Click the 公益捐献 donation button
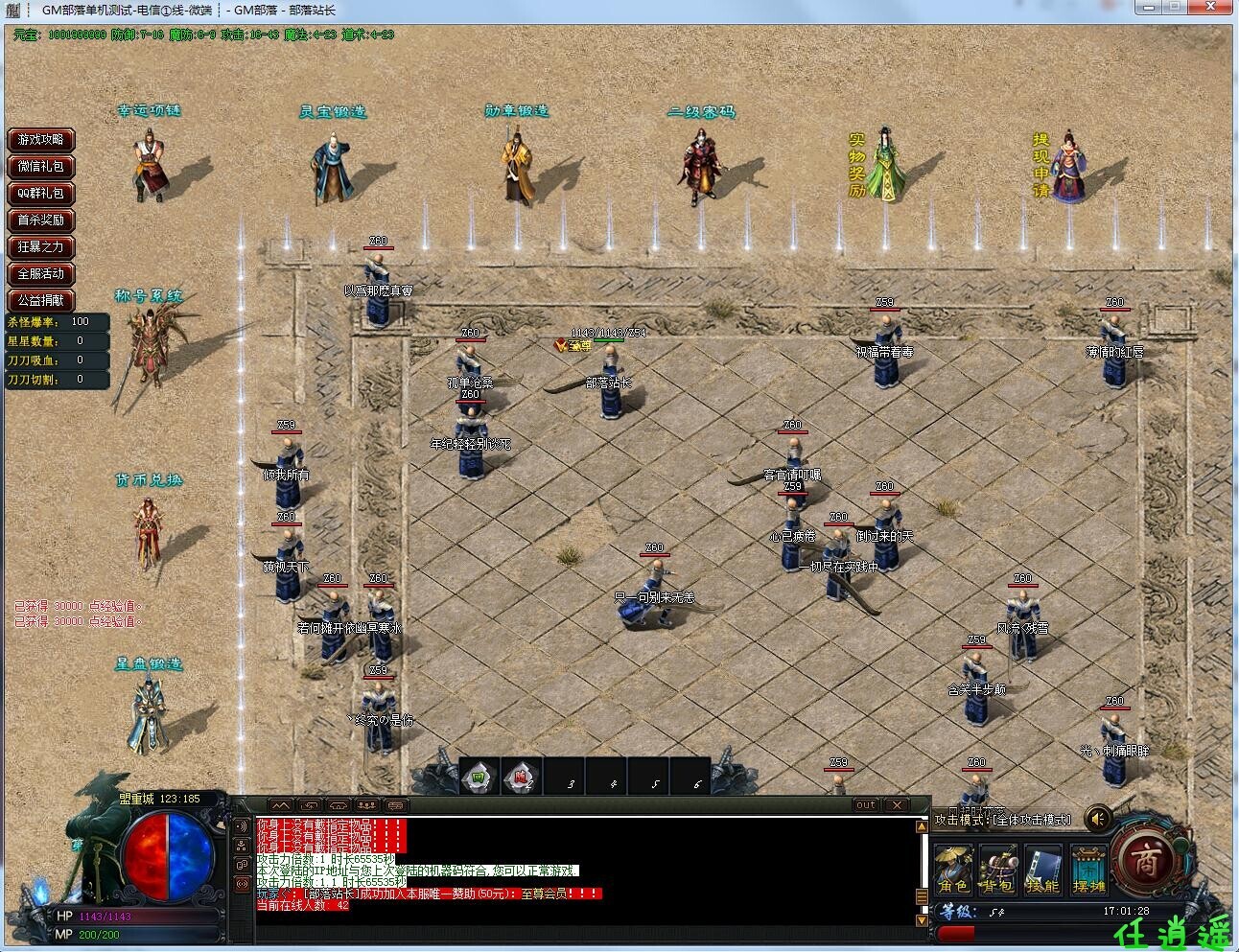The image size is (1239, 952). 40,300
